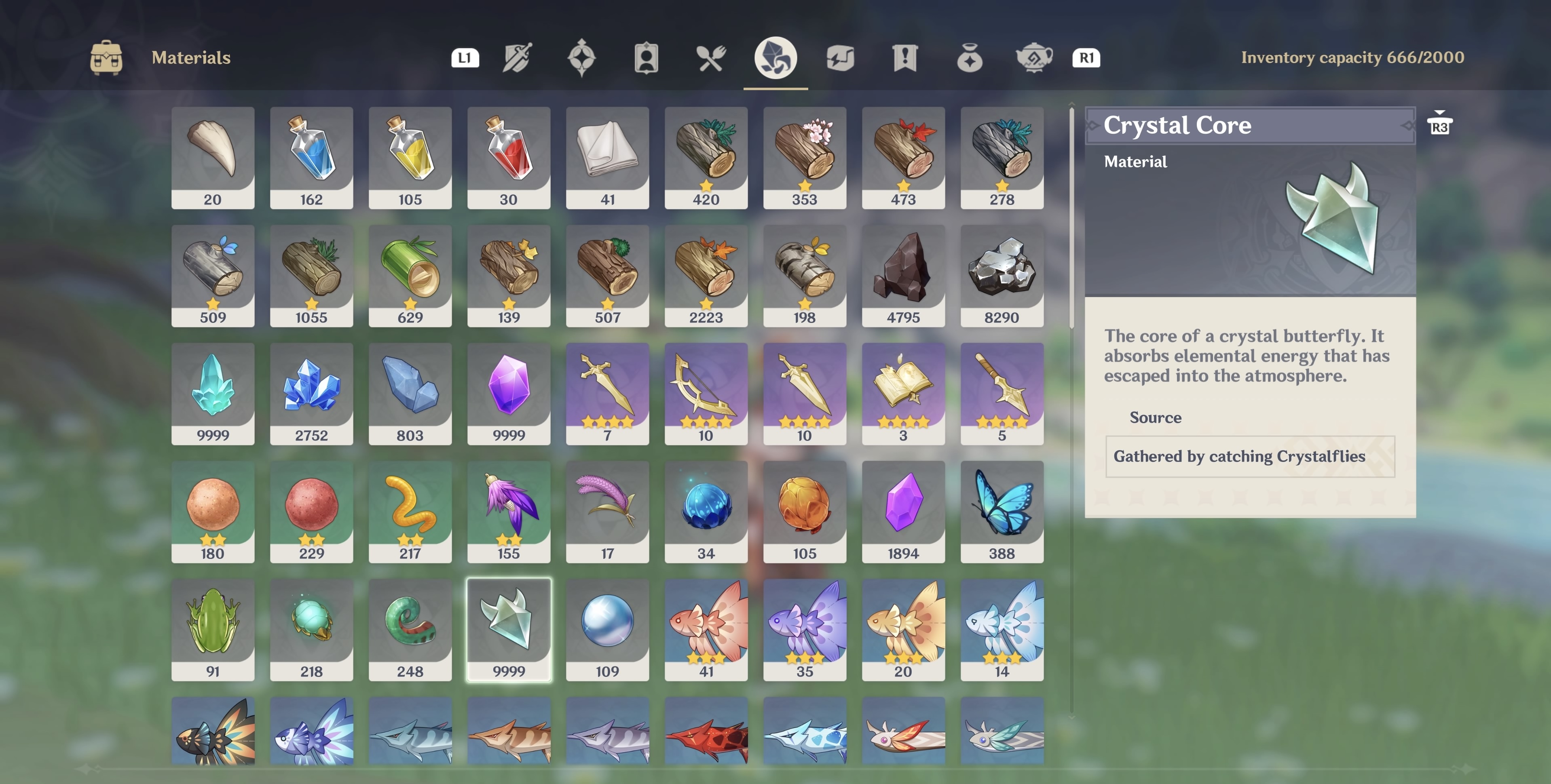Switch to the Artifacts tab
The image size is (1551, 784).
581,58
